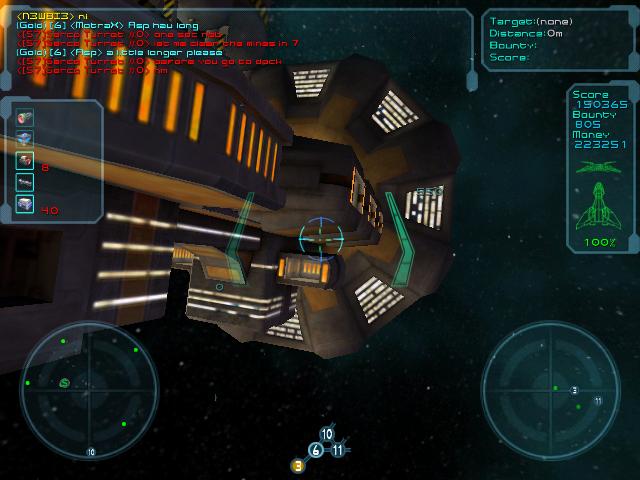Select the red-lens cannon weapon slot
Screen dimensions: 640x480
click(x=25, y=118)
